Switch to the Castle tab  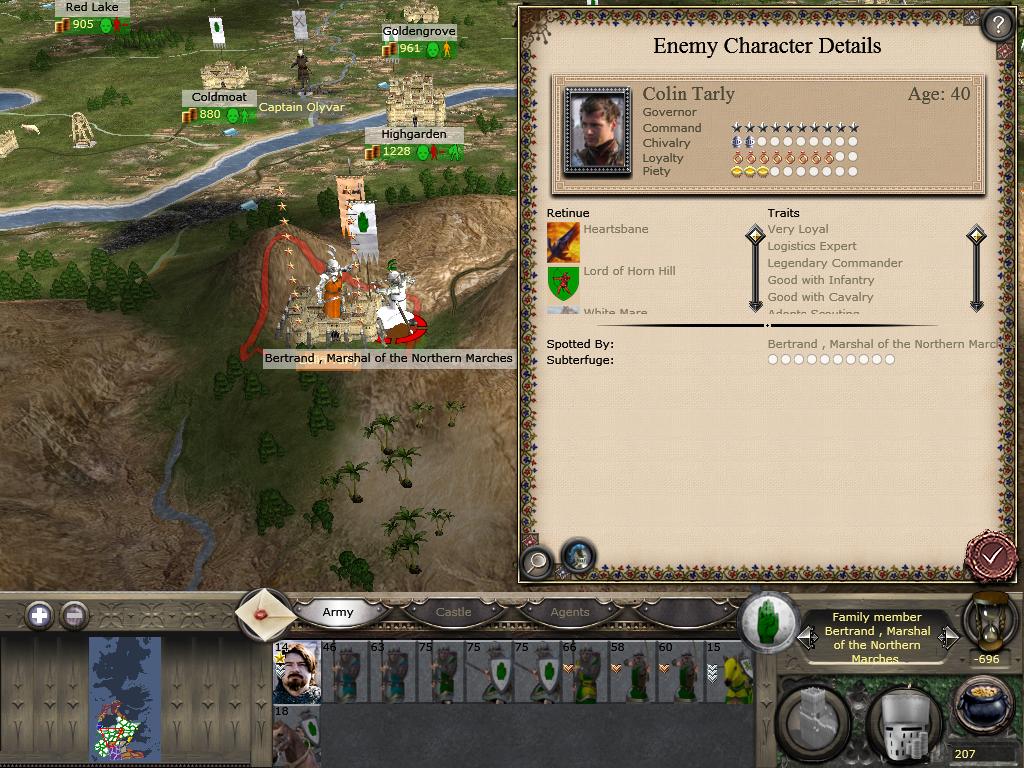pyautogui.click(x=453, y=612)
